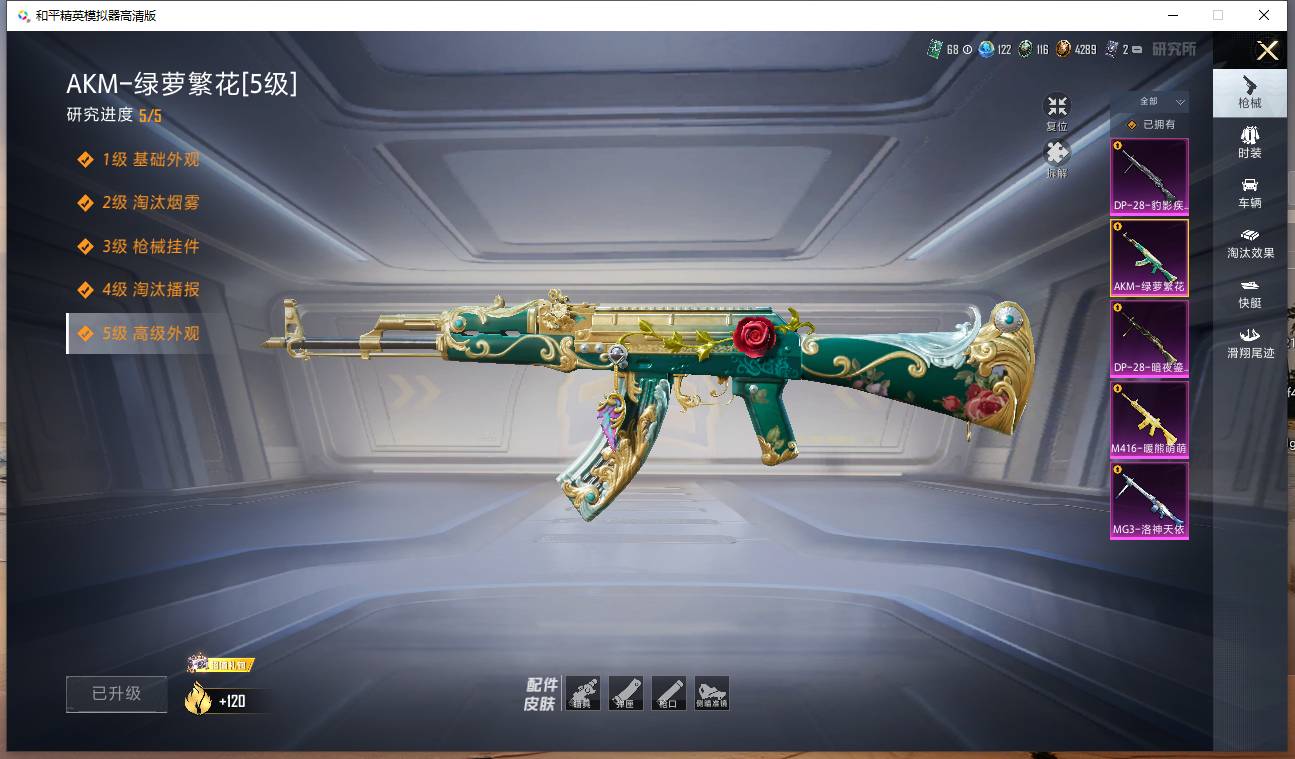Select the 瞄具 scope attachment skin
This screenshot has height=759, width=1295.
[x=583, y=693]
